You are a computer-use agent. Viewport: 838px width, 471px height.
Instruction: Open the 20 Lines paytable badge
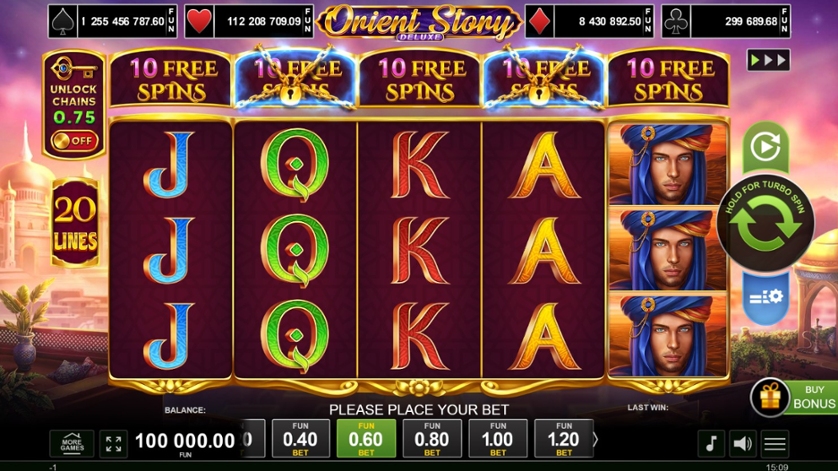(75, 224)
